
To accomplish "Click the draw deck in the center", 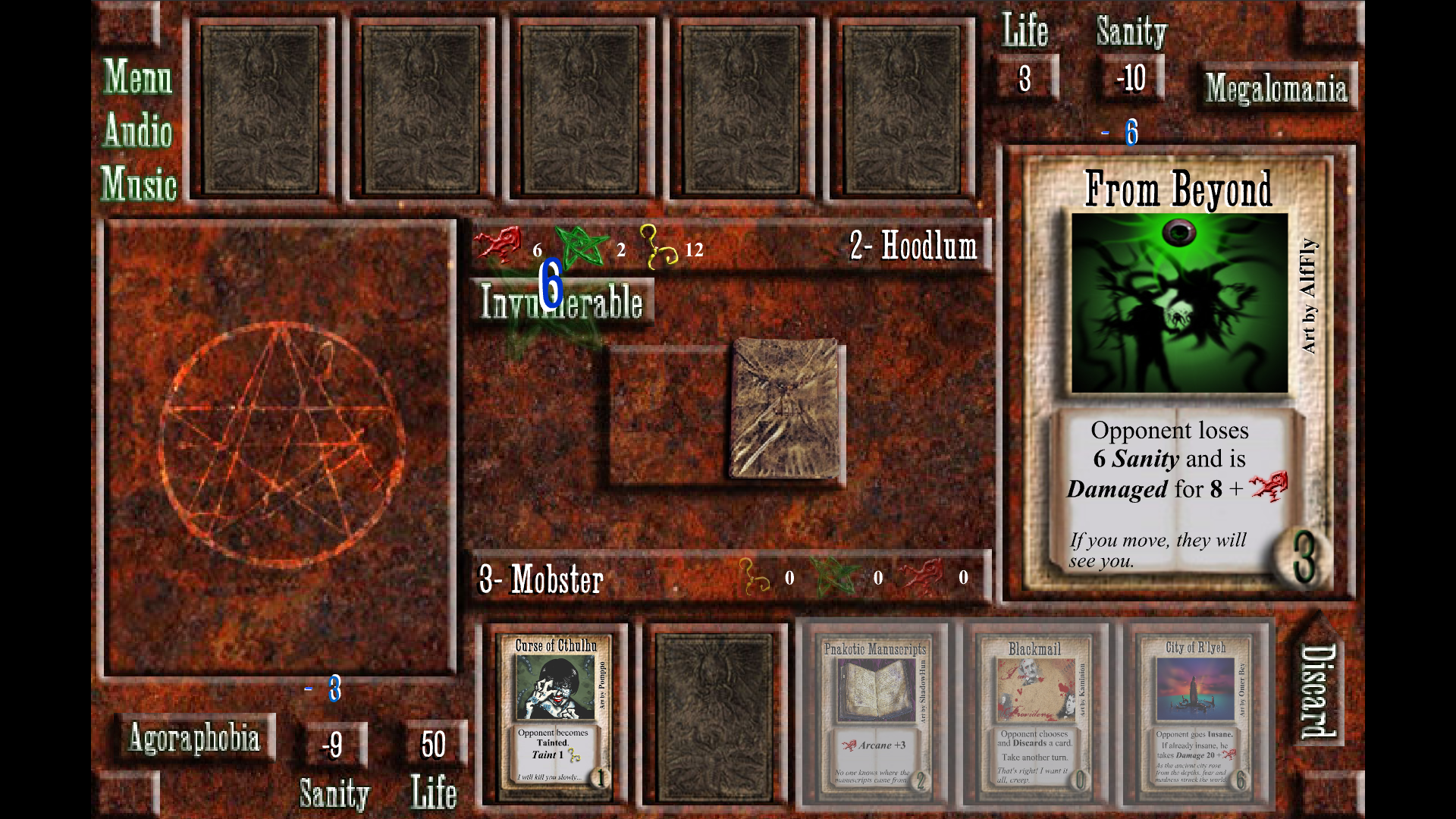I will [x=786, y=409].
